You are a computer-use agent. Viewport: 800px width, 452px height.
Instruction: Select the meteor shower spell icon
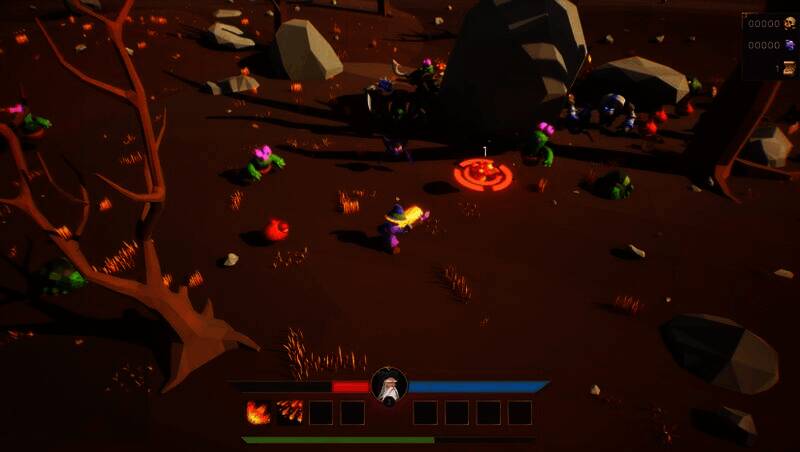[x=289, y=412]
